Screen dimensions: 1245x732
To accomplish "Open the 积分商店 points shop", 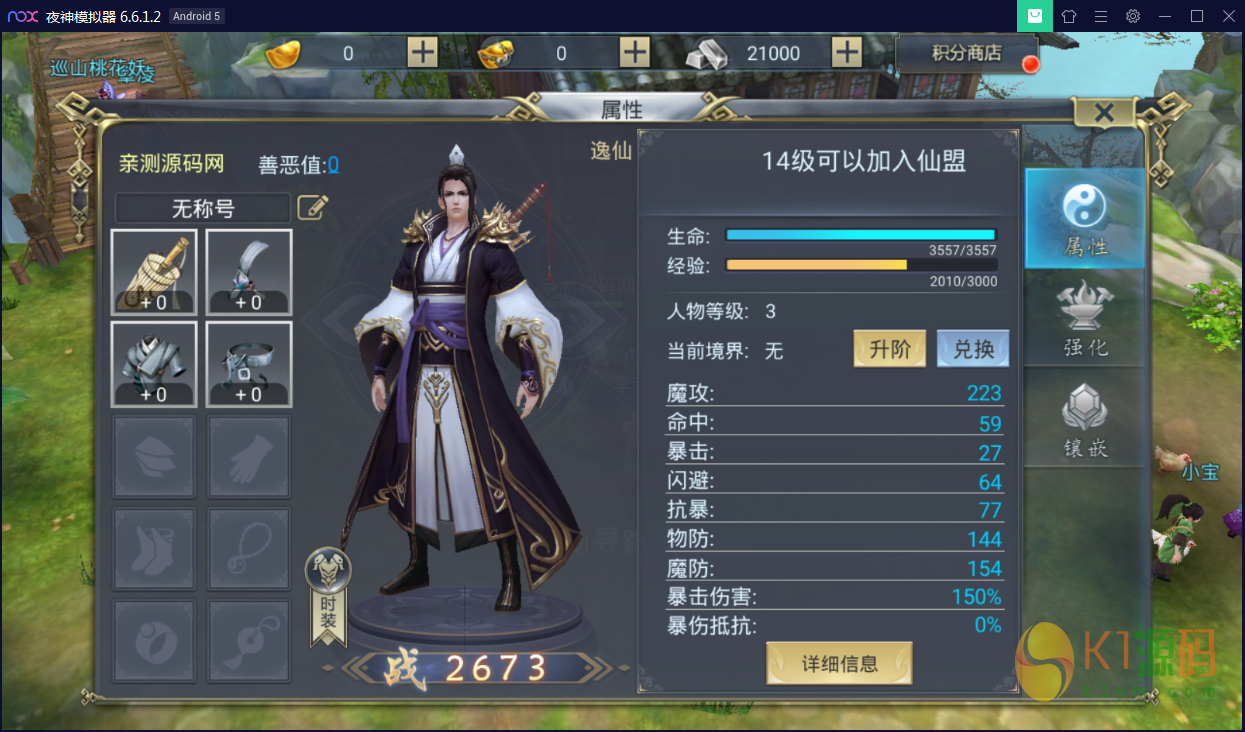I will click(x=966, y=53).
